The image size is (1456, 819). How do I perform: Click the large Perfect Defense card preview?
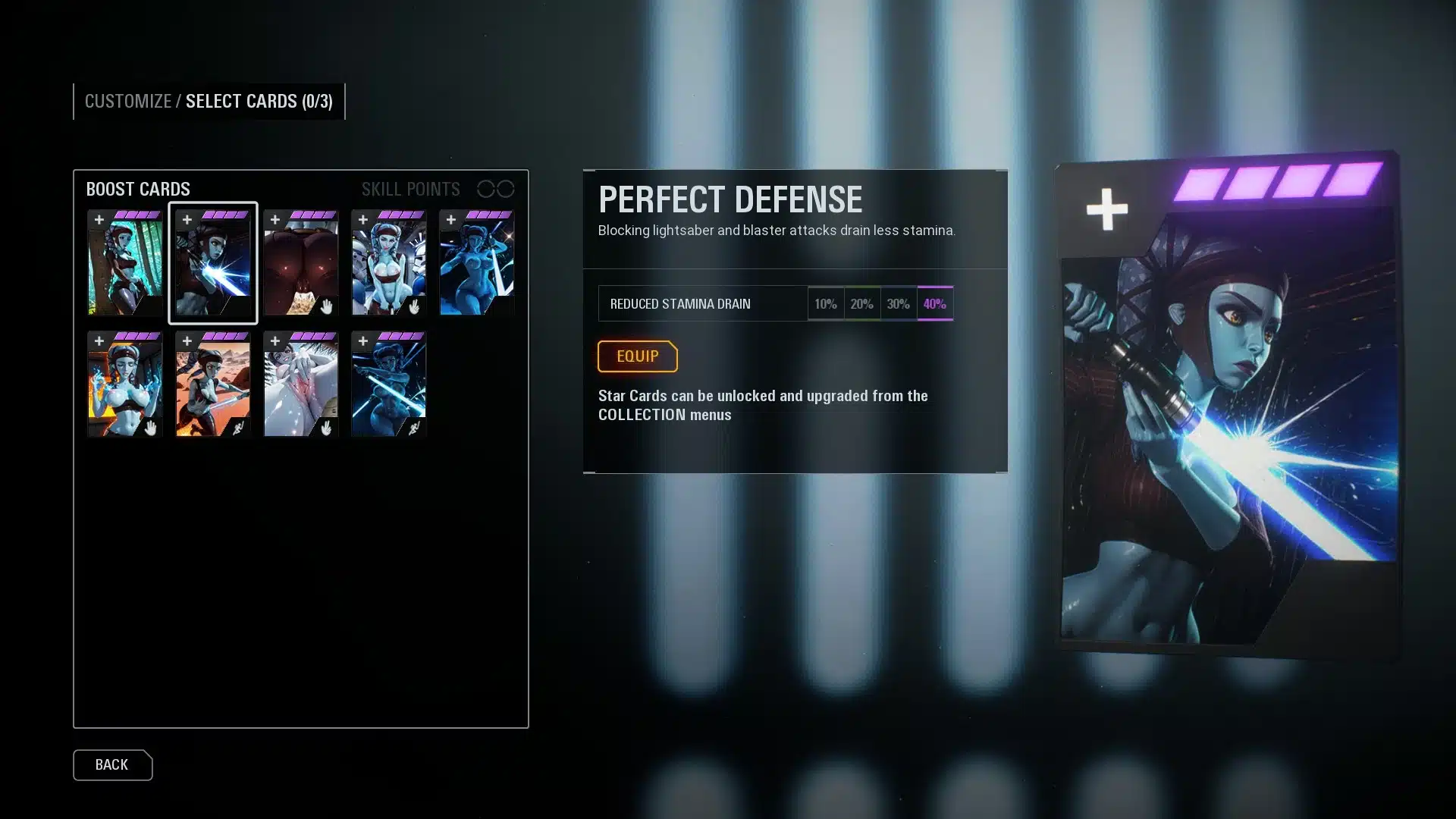point(1227,406)
